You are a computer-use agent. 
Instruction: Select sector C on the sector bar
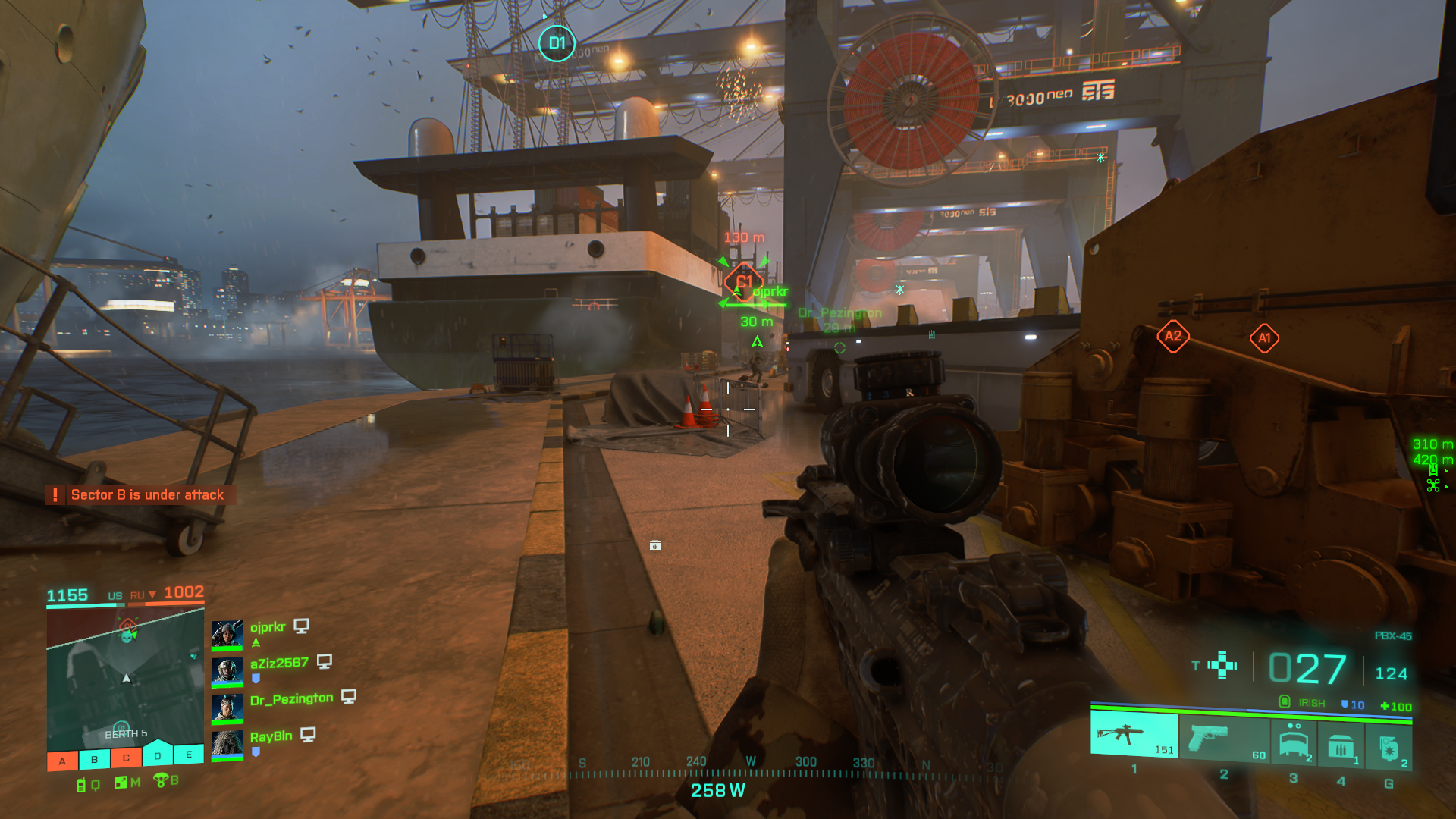pyautogui.click(x=126, y=758)
